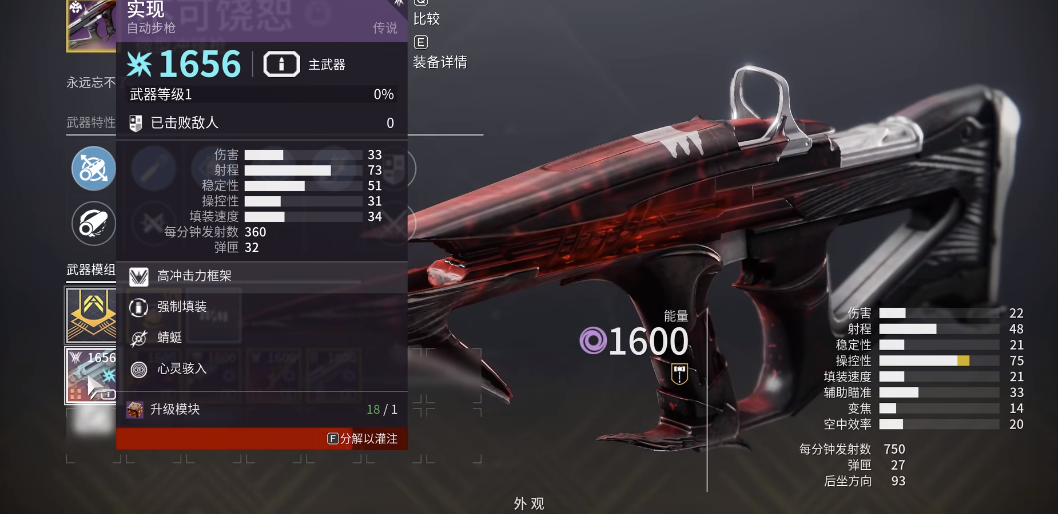Open the golden chevron weapon mod slot
Image resolution: width=1058 pixels, height=514 pixels.
pos(91,313)
